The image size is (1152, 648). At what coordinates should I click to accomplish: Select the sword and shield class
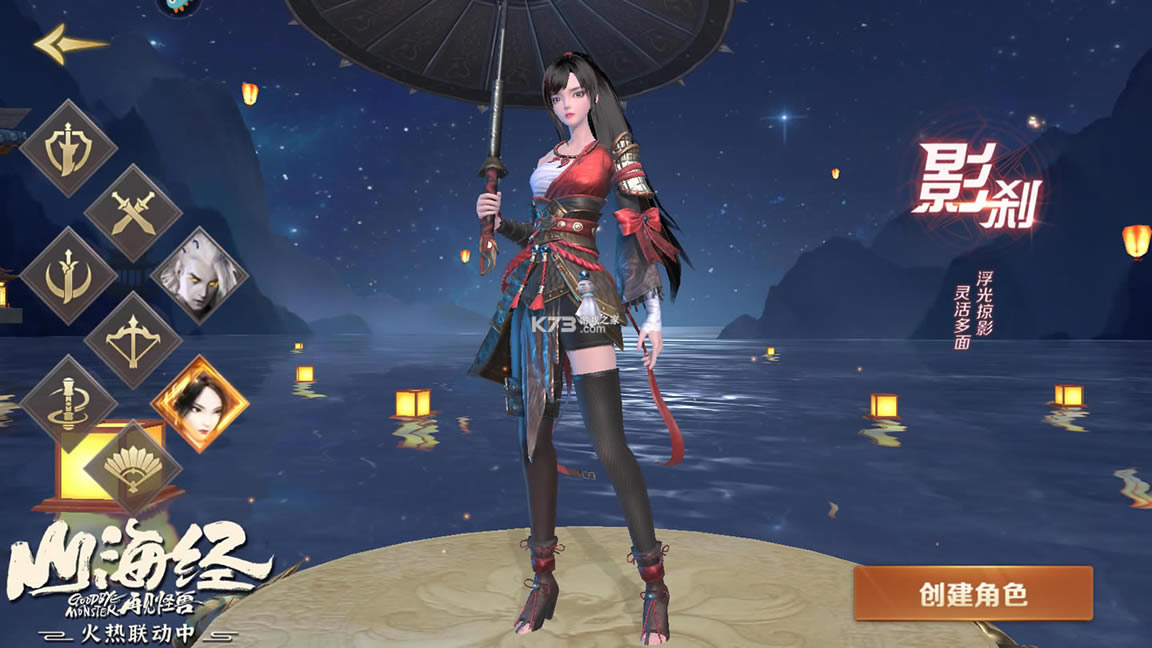point(69,150)
